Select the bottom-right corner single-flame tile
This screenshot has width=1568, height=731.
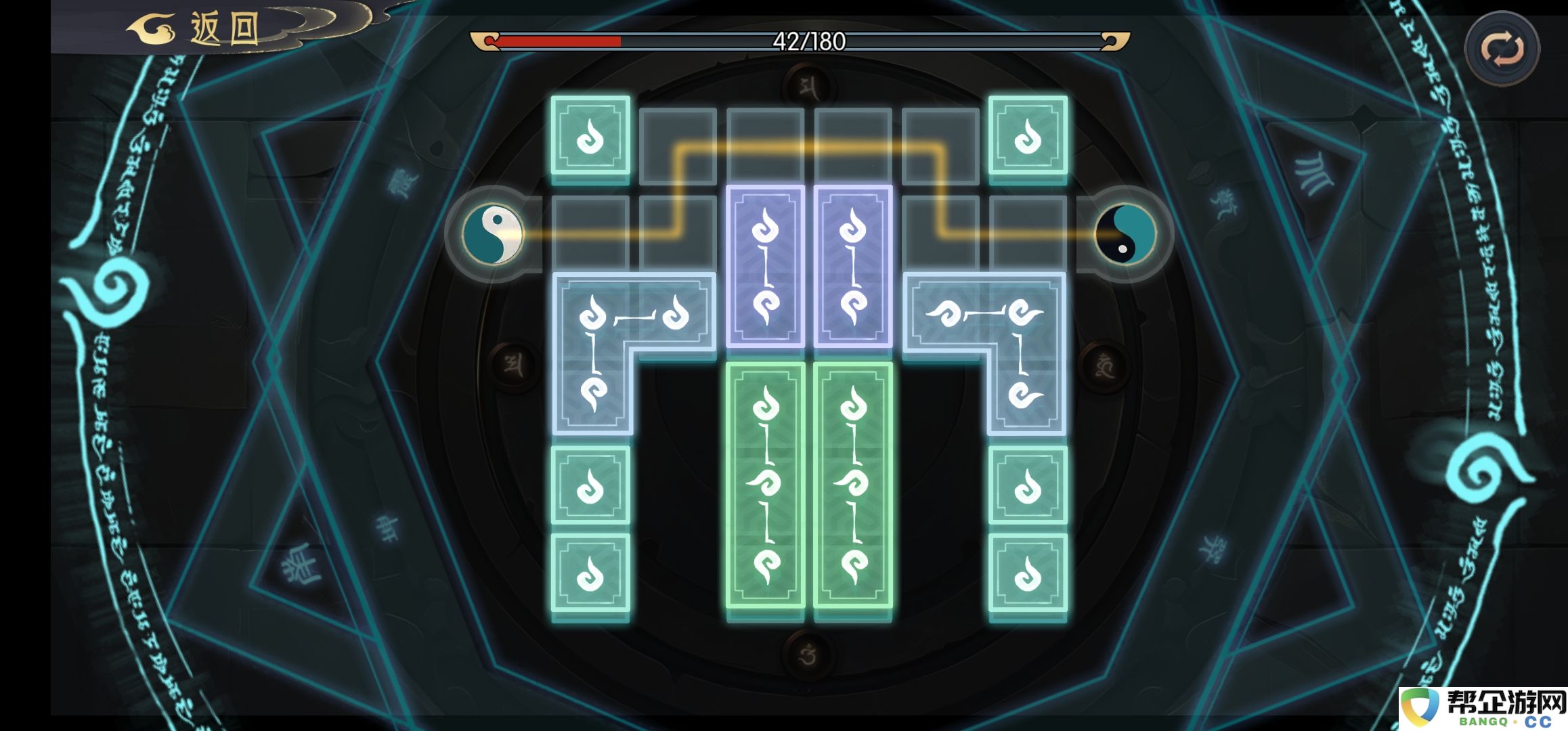coord(1028,573)
